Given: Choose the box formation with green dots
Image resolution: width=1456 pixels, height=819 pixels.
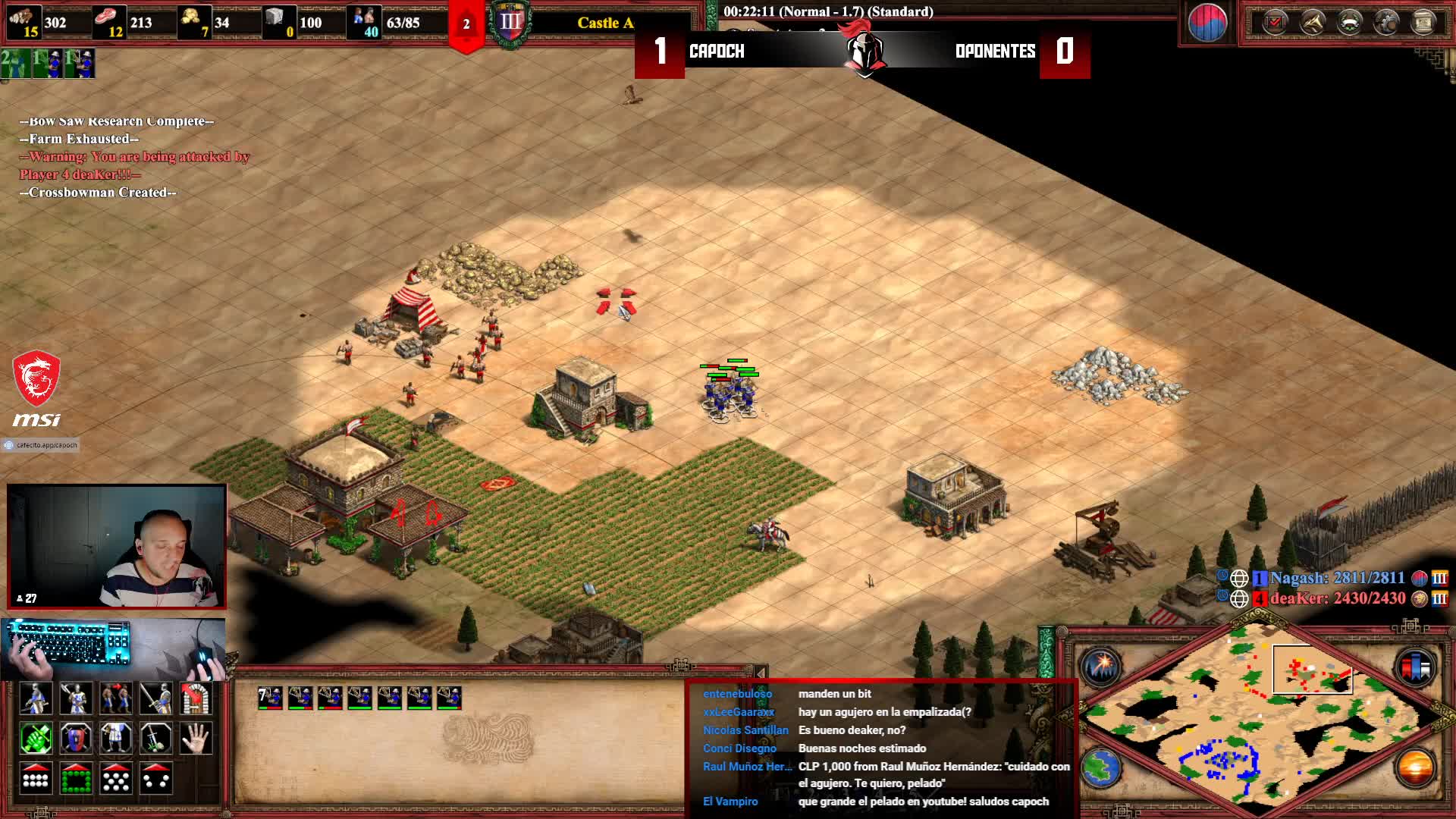Looking at the screenshot, I should pyautogui.click(x=76, y=778).
